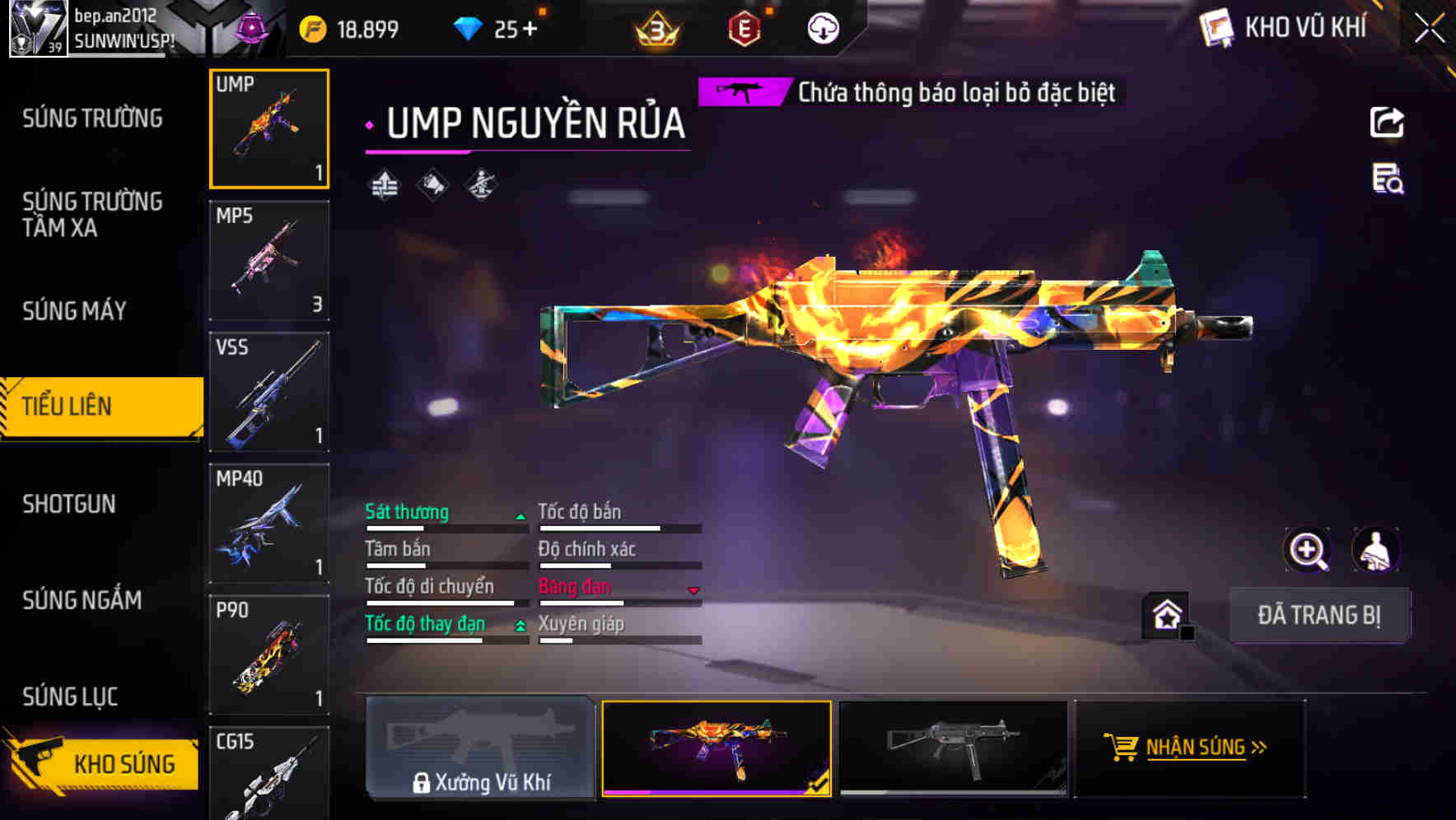Viewport: 1456px width, 820px height.
Task: Open the Súng Lục category
Action: point(70,697)
